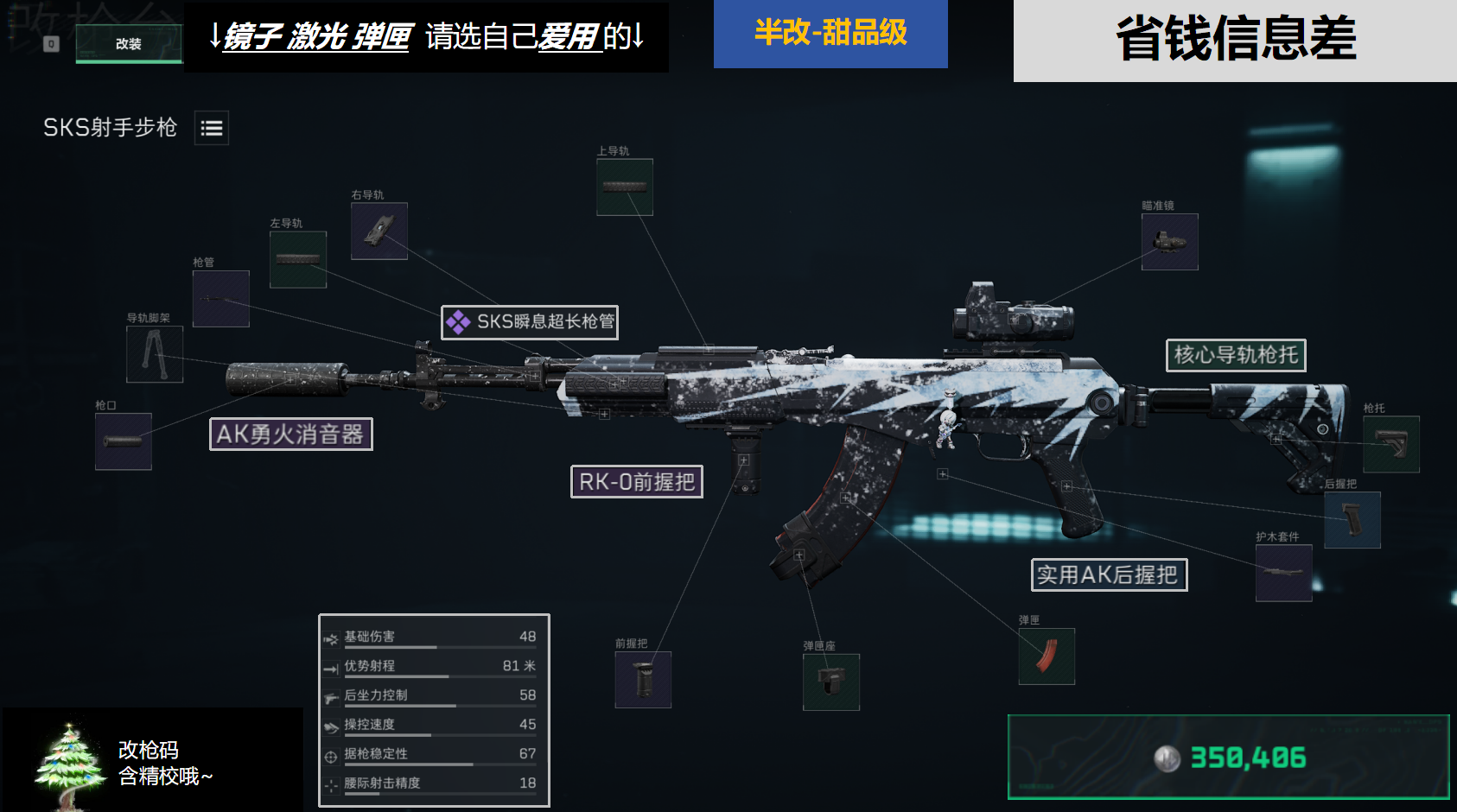
Task: Select the 枪口 muzzle attachment slot
Action: pyautogui.click(x=122, y=442)
